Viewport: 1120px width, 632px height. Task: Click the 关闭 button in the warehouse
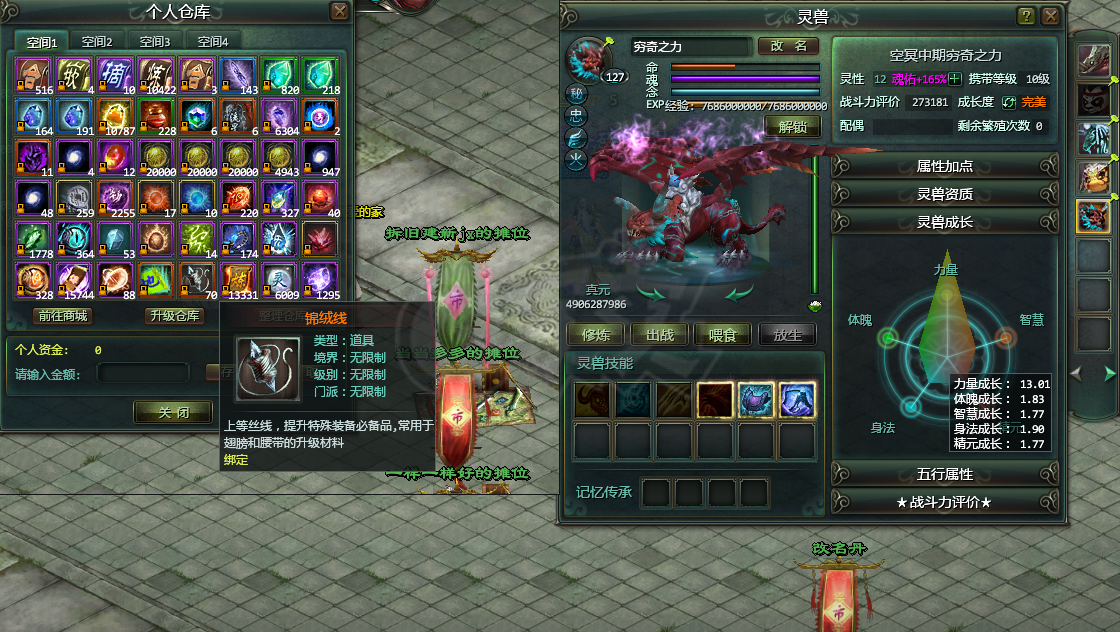coord(173,412)
